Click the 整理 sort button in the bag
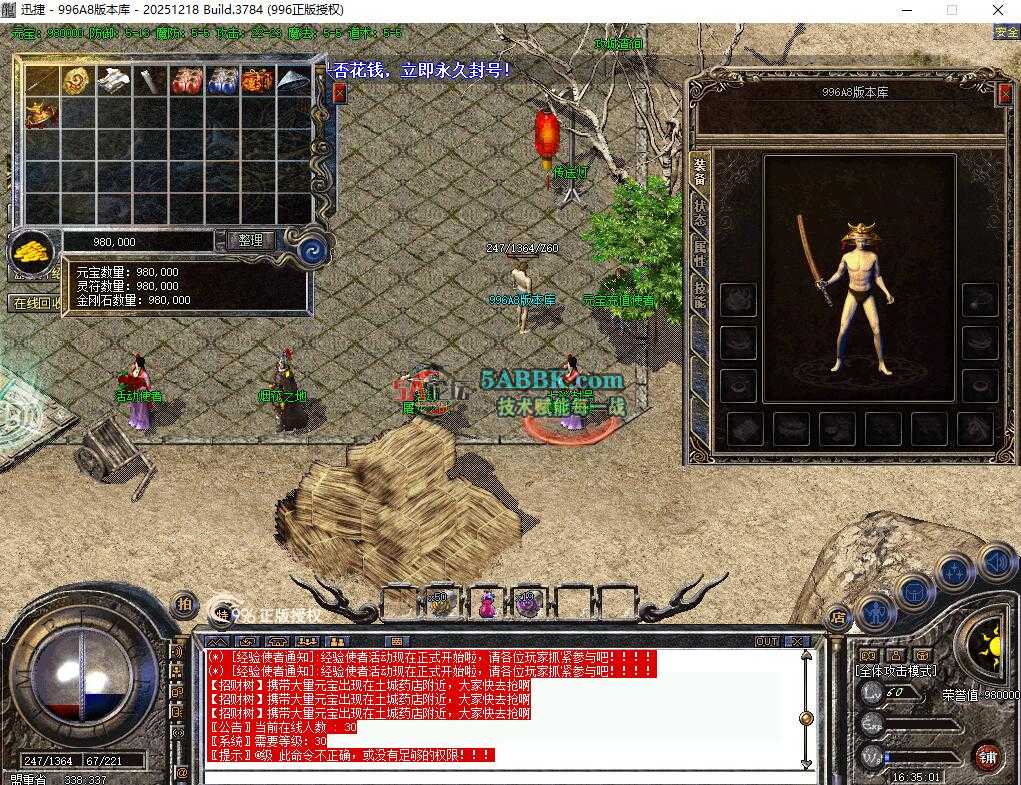Screen dimensions: 1021x785 pos(250,241)
